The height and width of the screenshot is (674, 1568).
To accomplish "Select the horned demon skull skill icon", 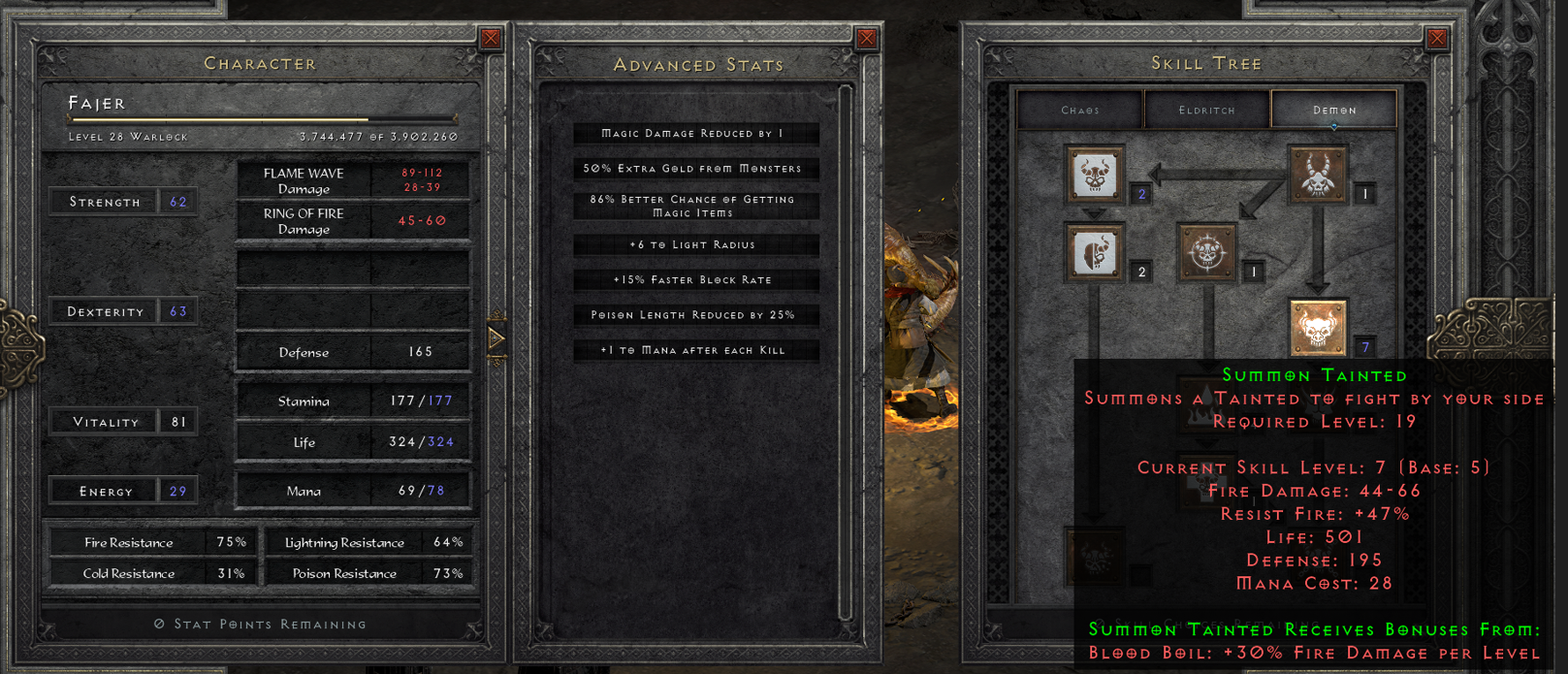I will coord(1317,176).
